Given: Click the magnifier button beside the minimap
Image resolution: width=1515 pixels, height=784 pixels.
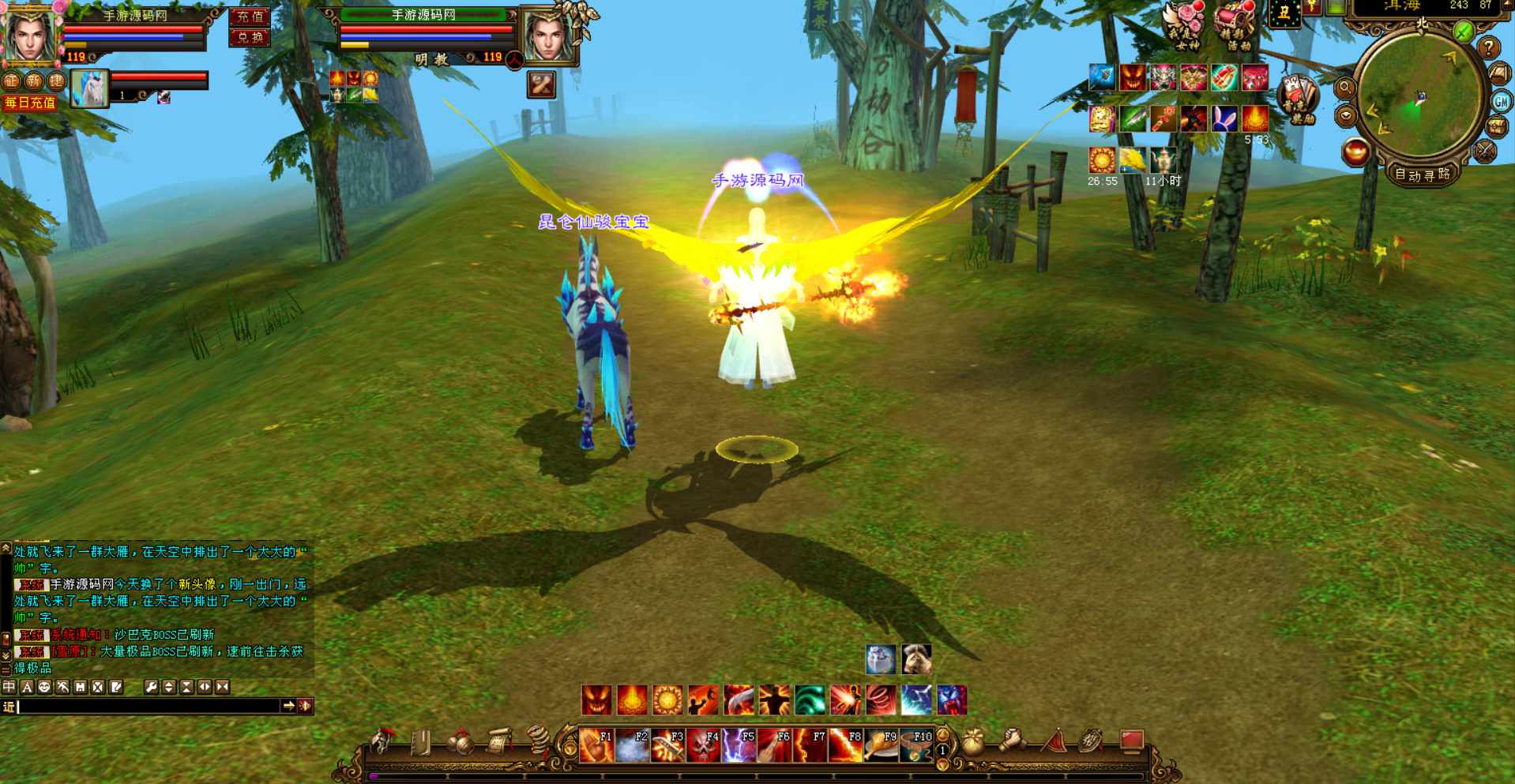Looking at the screenshot, I should click(1344, 88).
